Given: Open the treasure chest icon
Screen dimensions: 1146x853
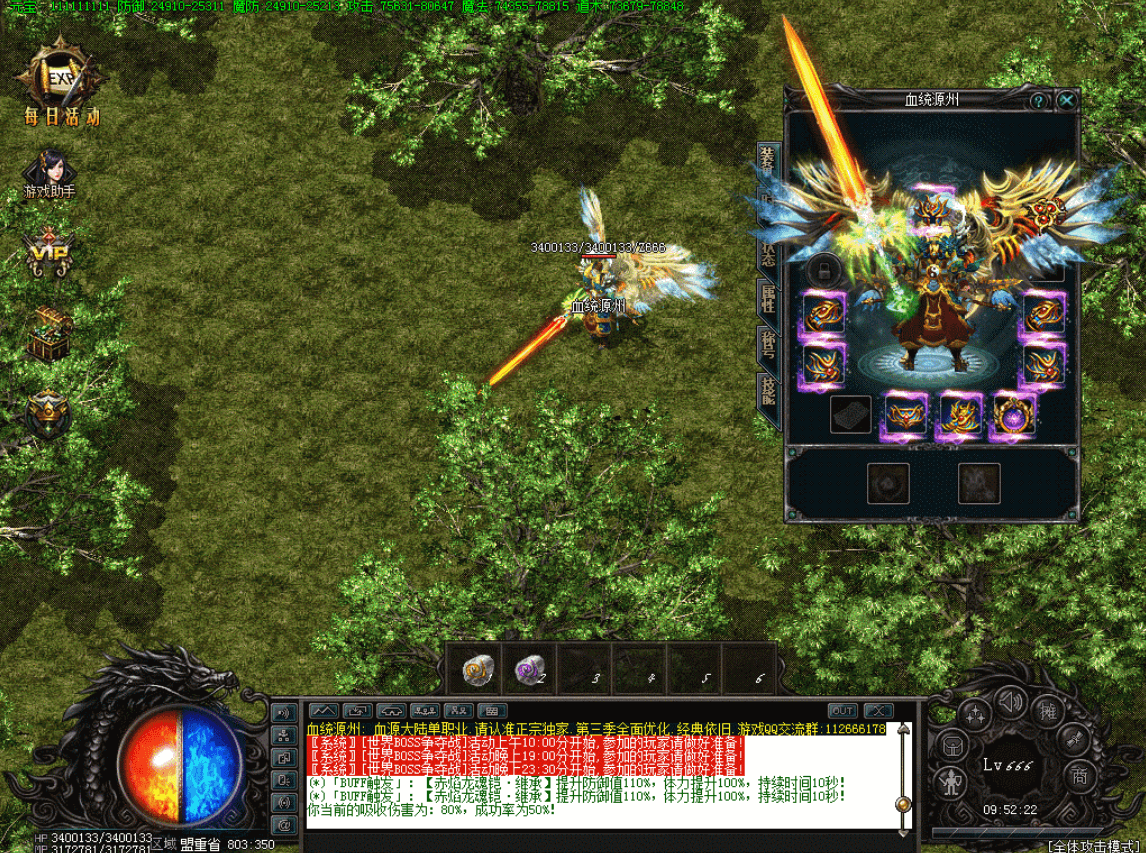Looking at the screenshot, I should coord(49,333).
